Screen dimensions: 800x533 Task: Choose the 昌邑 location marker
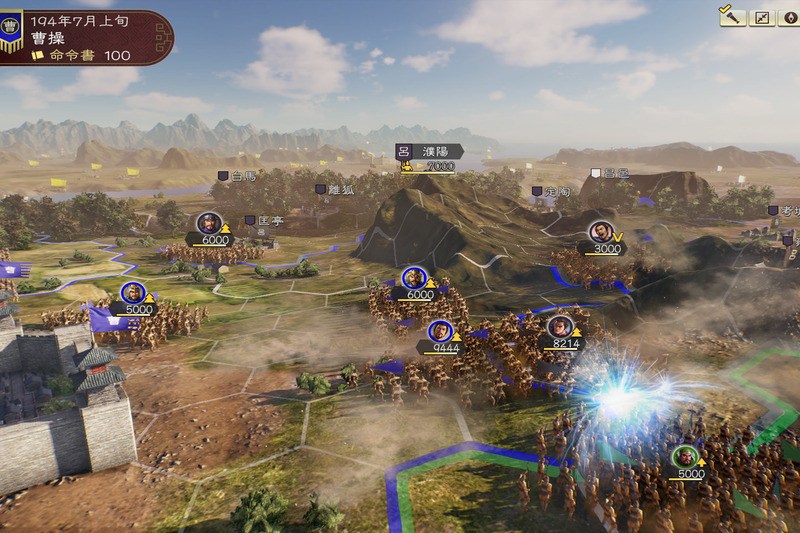point(609,172)
